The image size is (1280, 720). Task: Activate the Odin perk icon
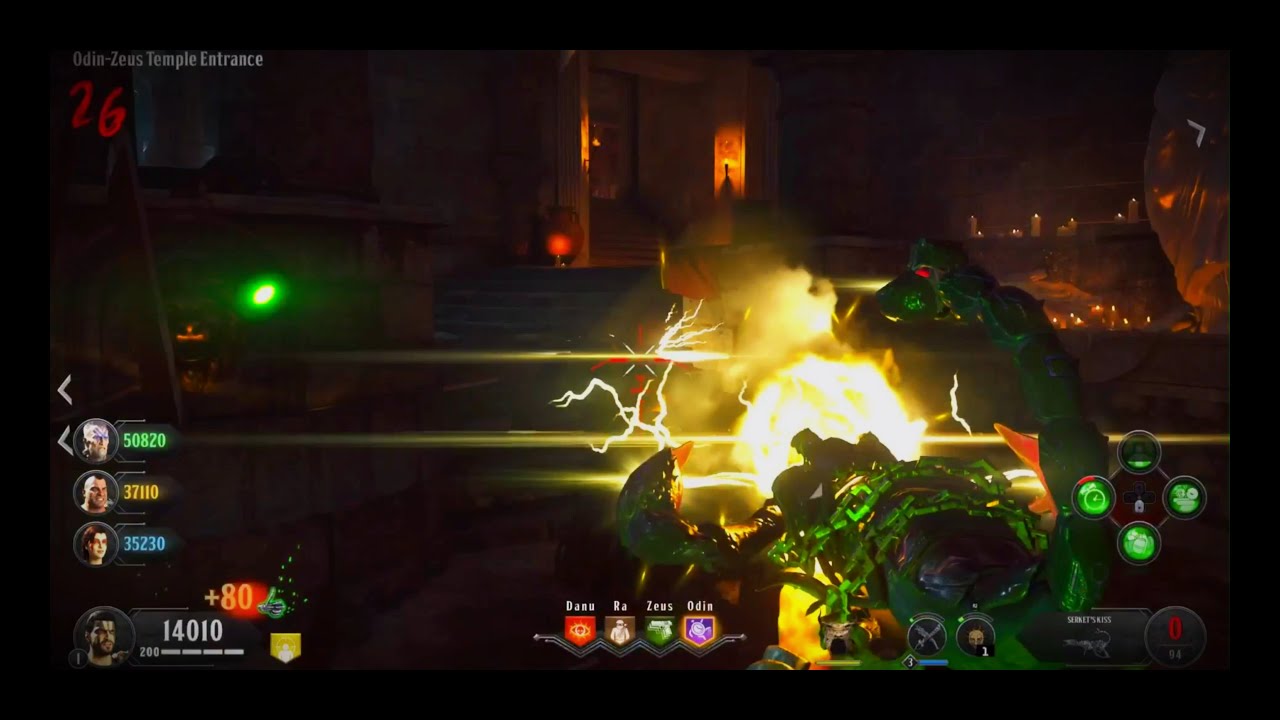[x=699, y=630]
